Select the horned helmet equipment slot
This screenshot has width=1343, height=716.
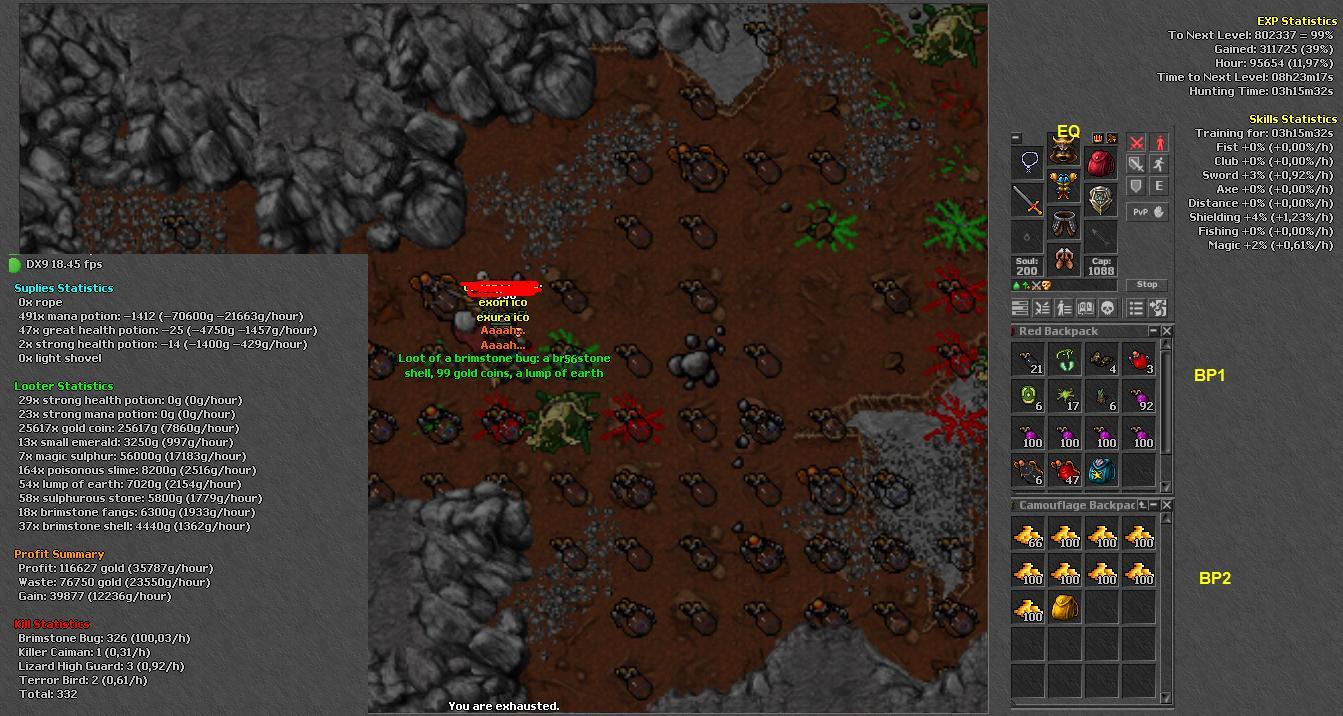click(x=1064, y=150)
